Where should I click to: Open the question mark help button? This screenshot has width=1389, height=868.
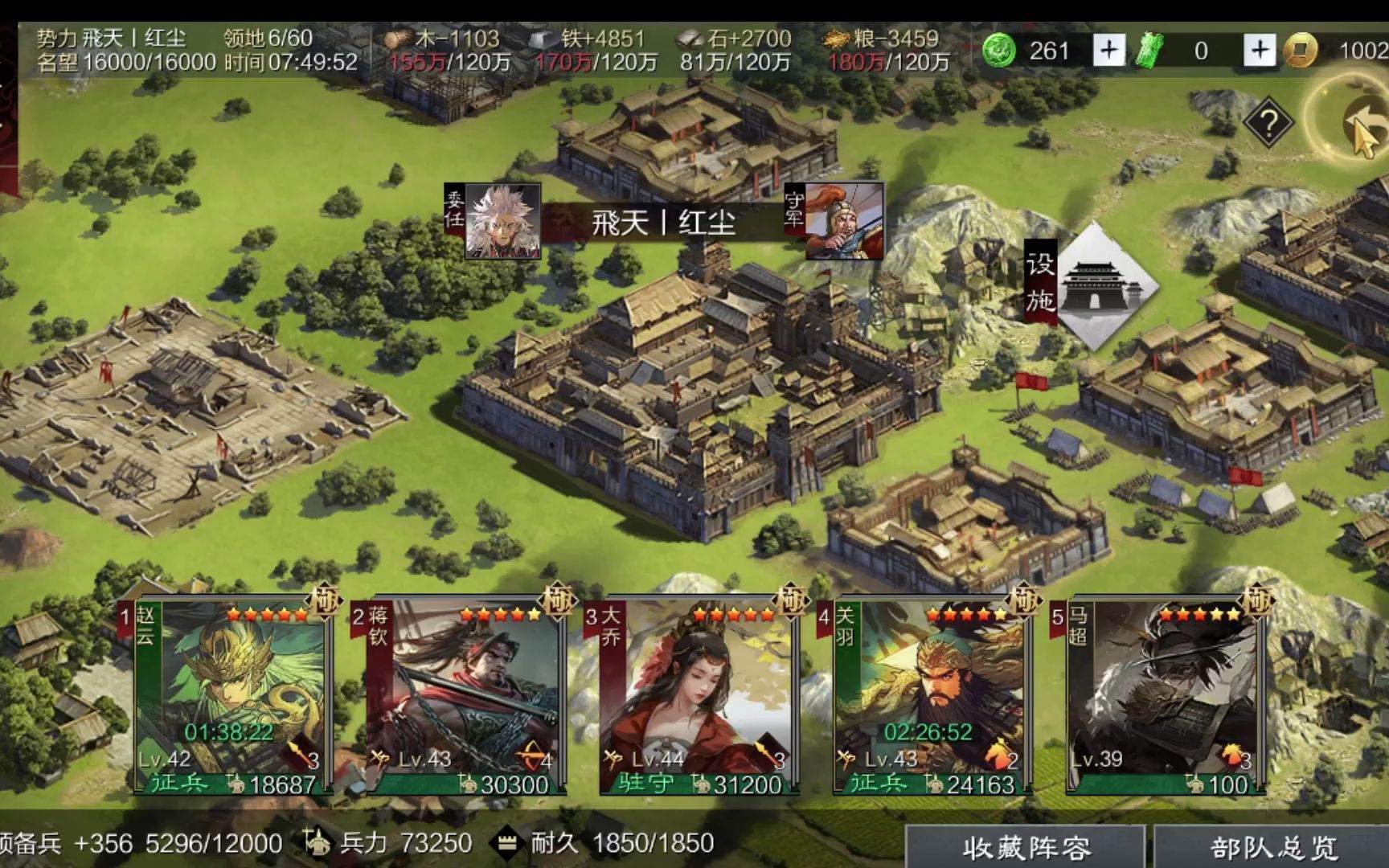click(1268, 124)
